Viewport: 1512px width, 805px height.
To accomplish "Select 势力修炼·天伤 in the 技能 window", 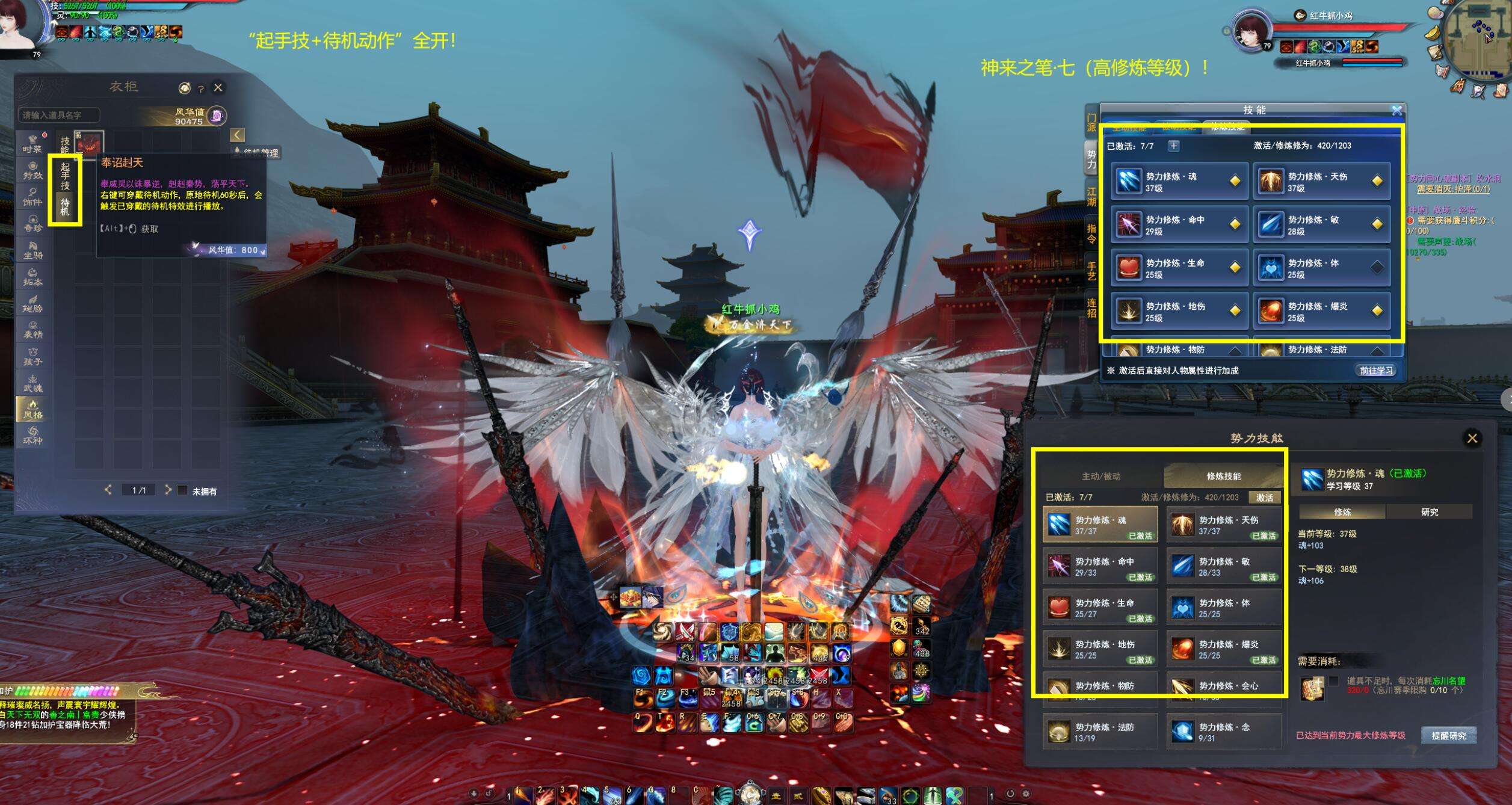I will click(x=1322, y=181).
